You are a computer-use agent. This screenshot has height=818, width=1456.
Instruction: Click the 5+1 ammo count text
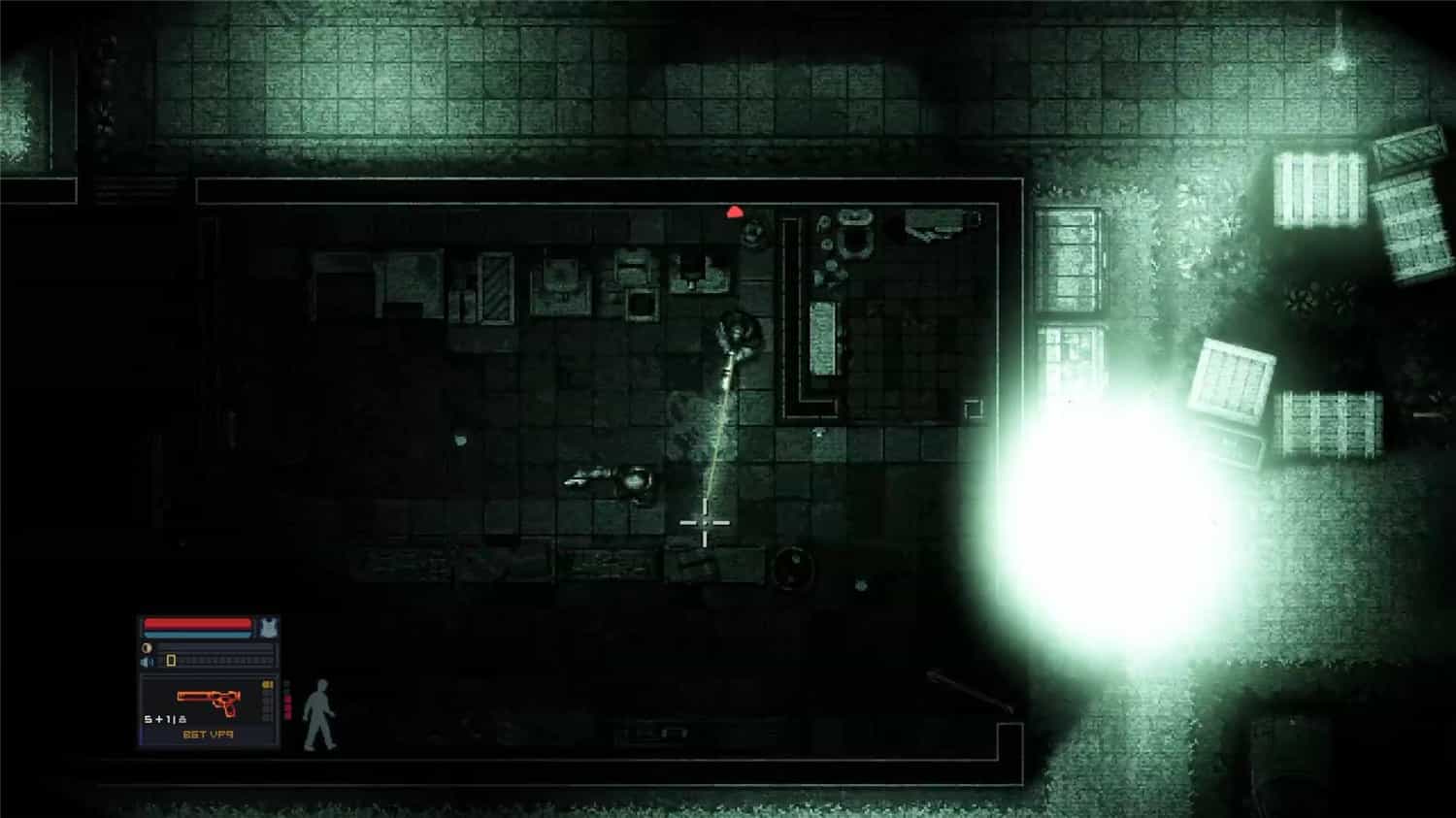(x=163, y=719)
